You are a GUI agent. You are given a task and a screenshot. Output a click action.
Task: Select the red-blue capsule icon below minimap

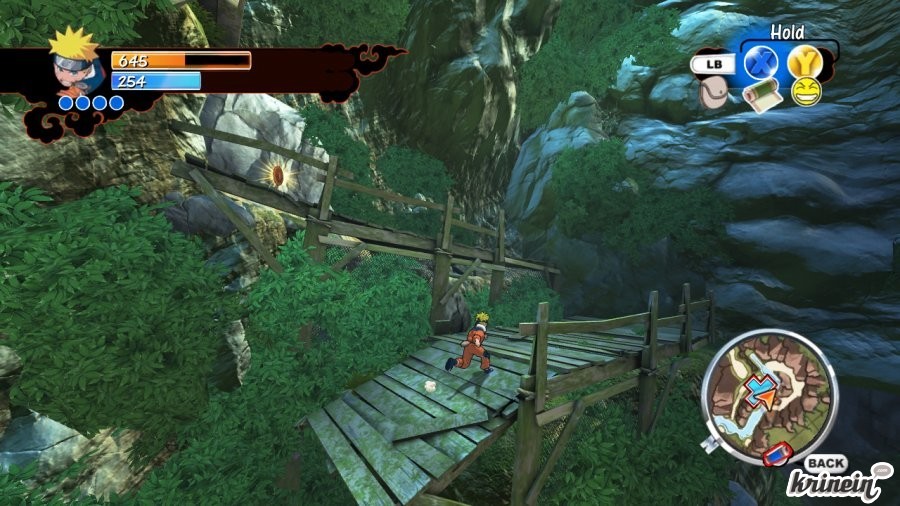777,457
